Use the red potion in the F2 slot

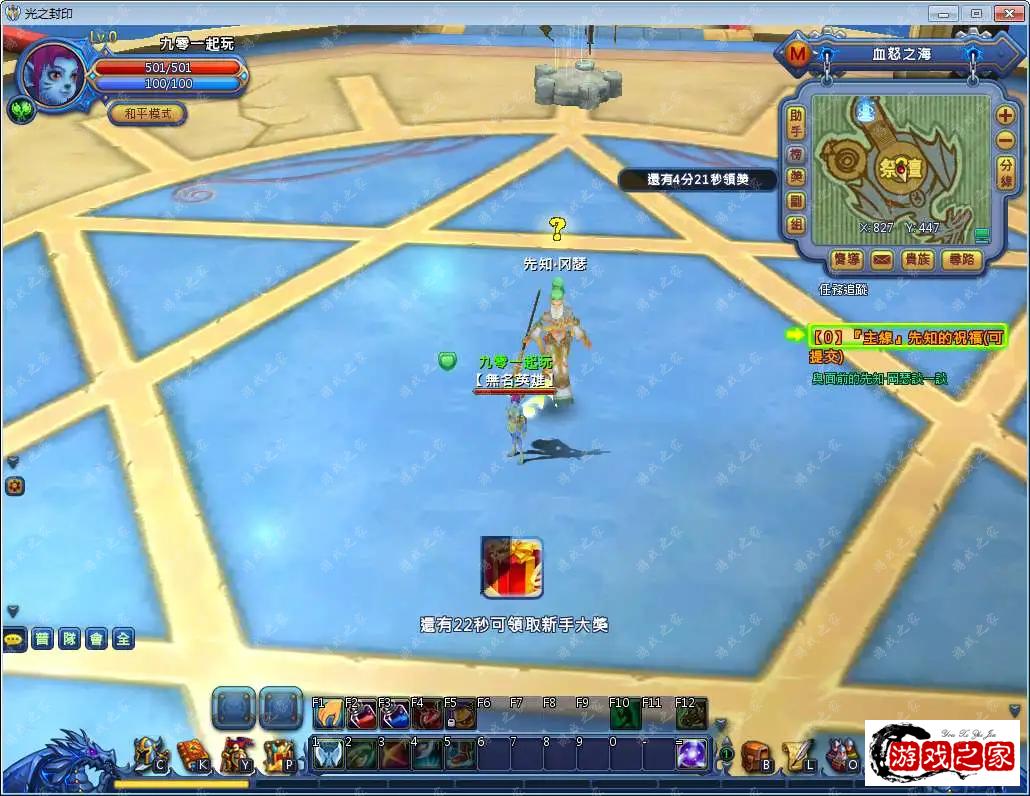[360, 715]
